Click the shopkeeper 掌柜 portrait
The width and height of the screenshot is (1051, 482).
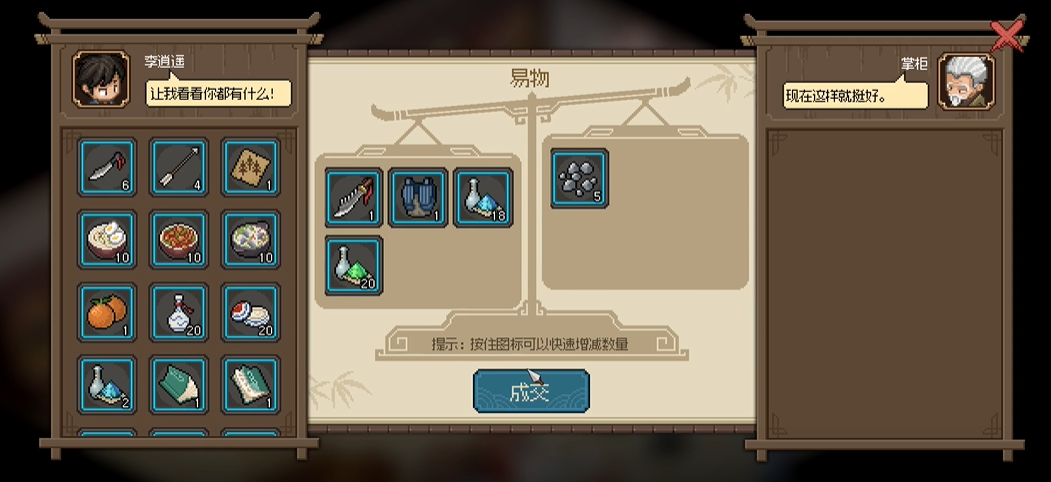[966, 81]
